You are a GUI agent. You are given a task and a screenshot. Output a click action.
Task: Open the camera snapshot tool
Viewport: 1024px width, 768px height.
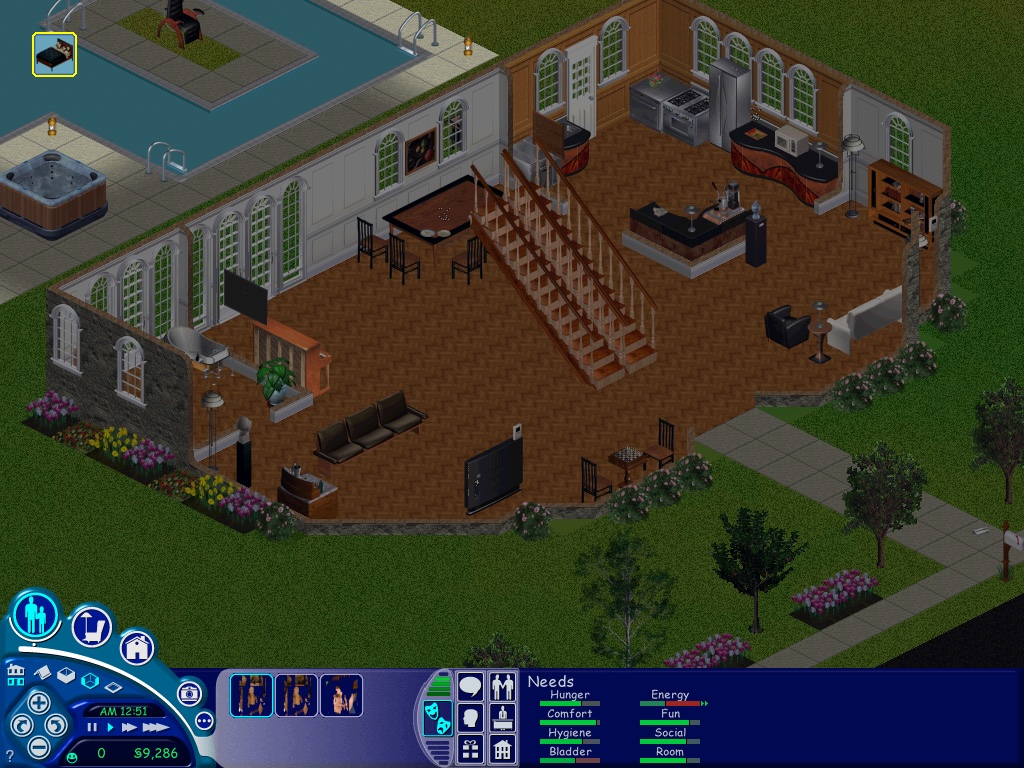(x=189, y=693)
